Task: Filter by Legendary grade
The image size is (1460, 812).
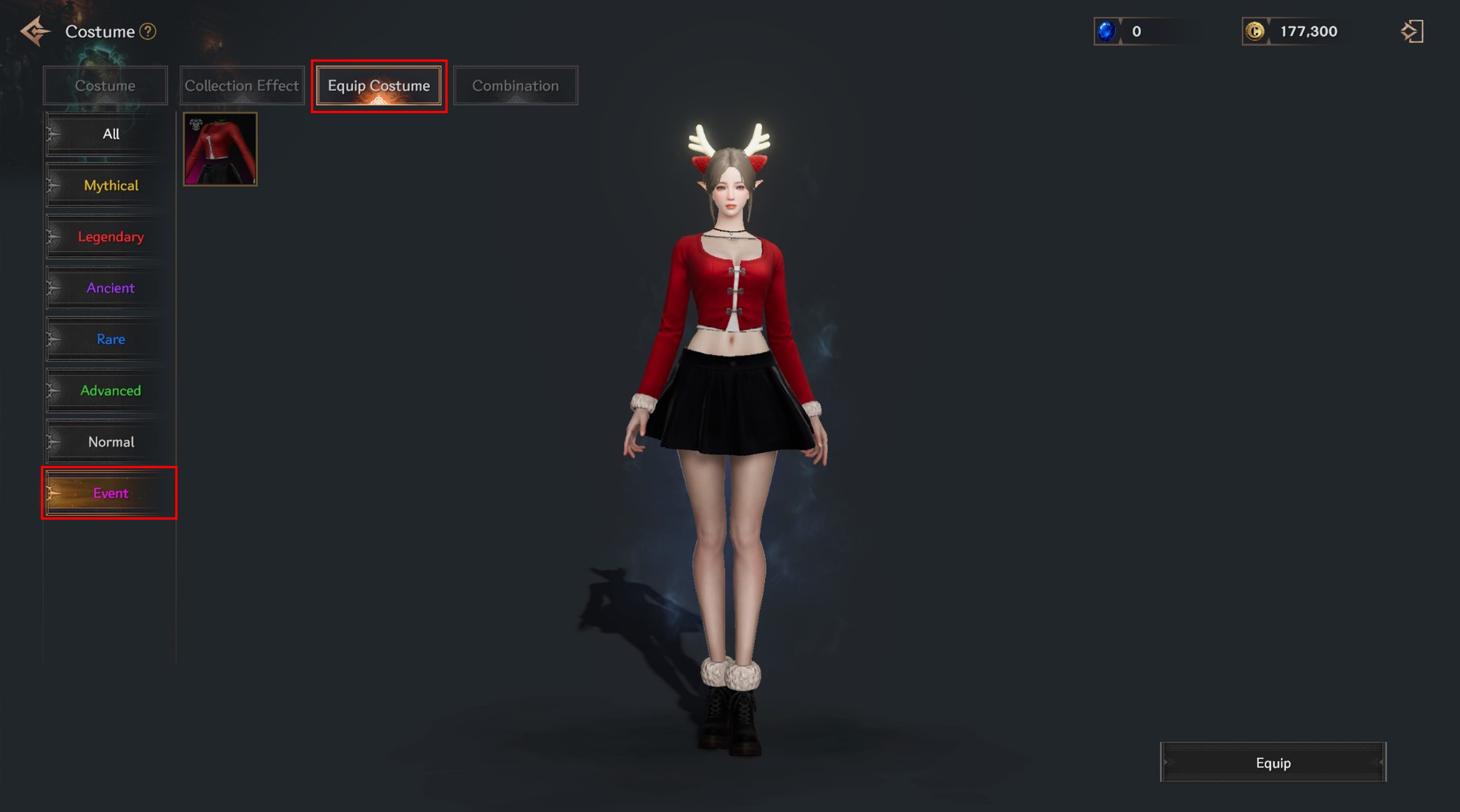Action: pyautogui.click(x=110, y=237)
